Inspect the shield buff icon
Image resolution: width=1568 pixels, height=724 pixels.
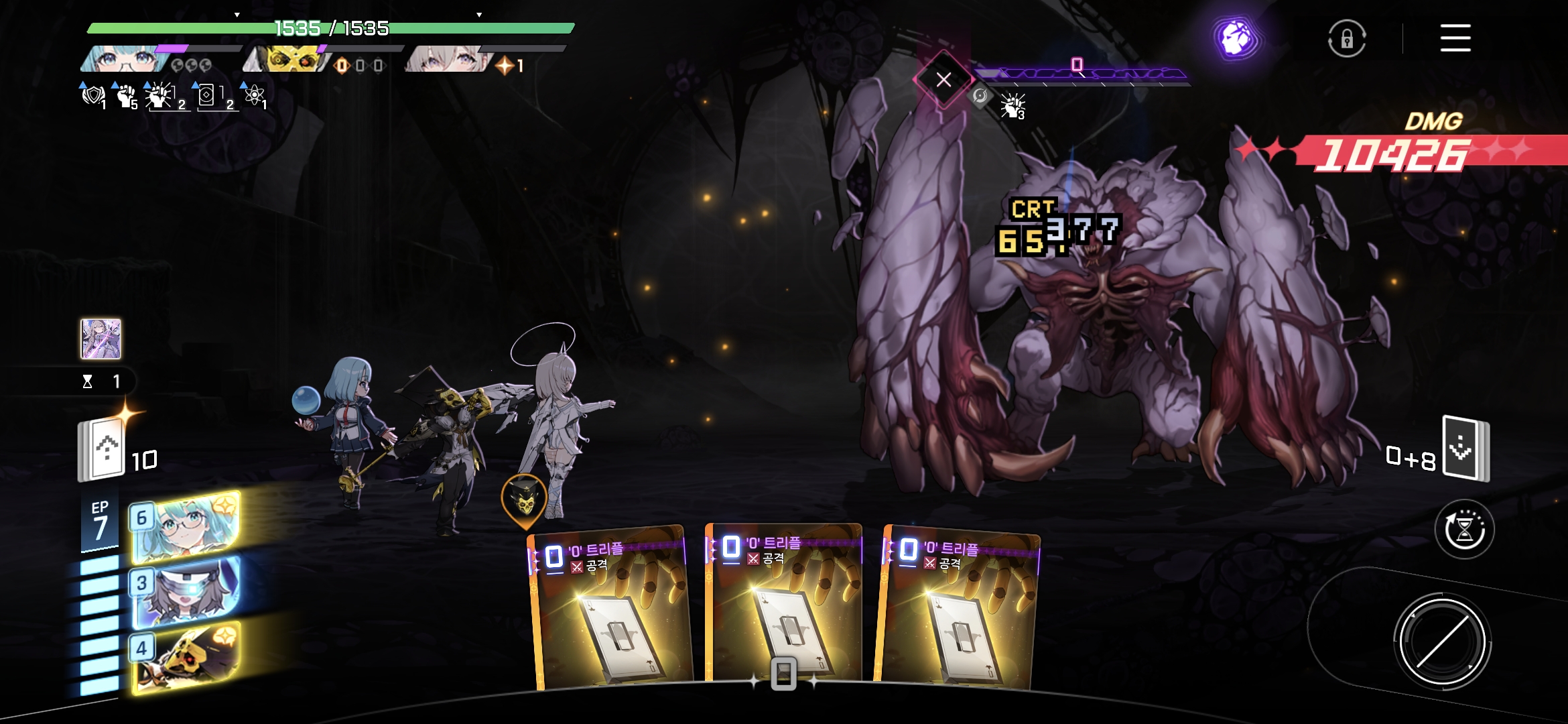pos(93,96)
